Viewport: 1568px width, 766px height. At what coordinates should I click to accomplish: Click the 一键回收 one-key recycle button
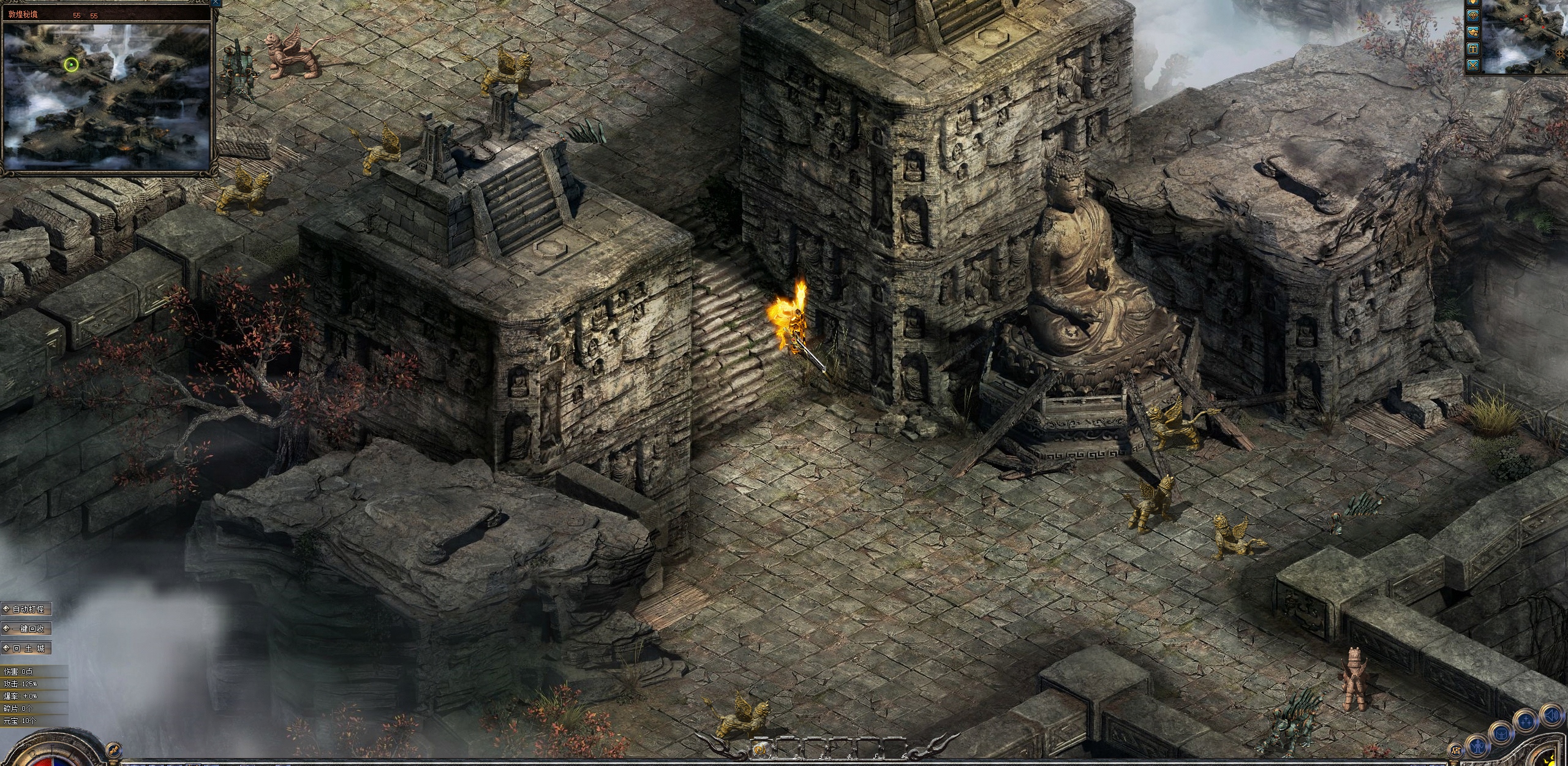[26, 629]
